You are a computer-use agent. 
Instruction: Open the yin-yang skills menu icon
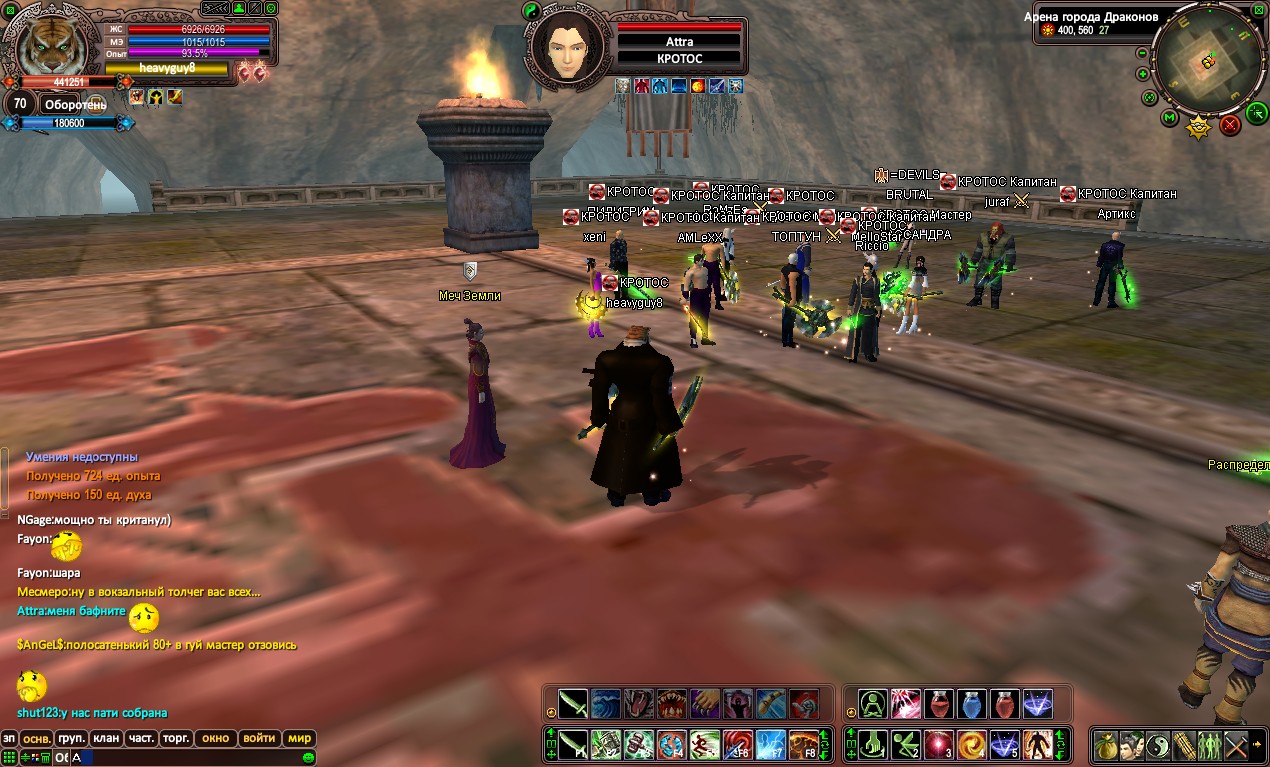click(1158, 745)
